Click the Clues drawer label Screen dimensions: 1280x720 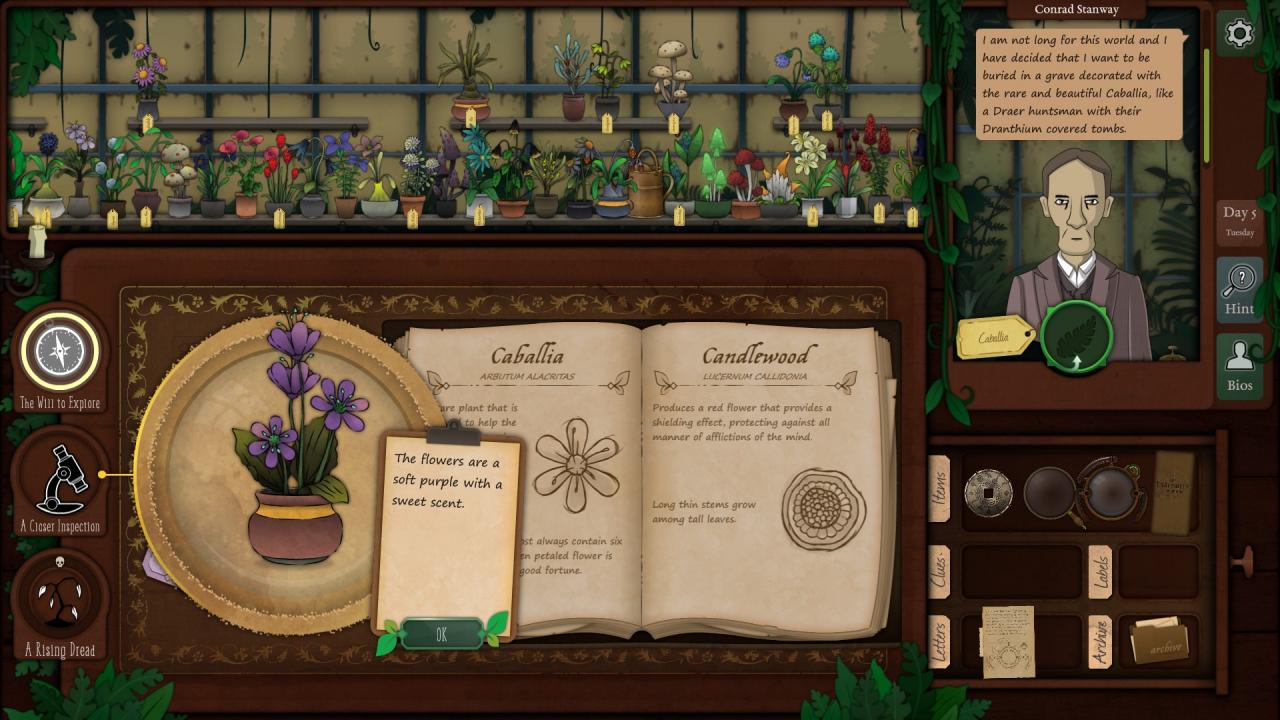939,572
